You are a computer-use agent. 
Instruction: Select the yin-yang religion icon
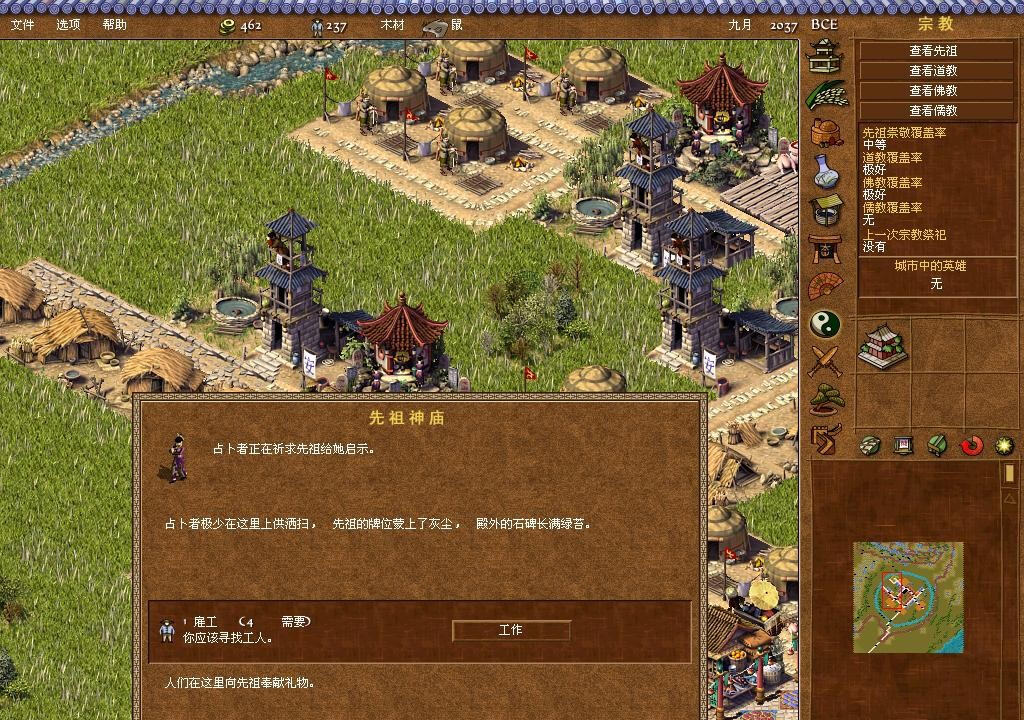click(825, 324)
